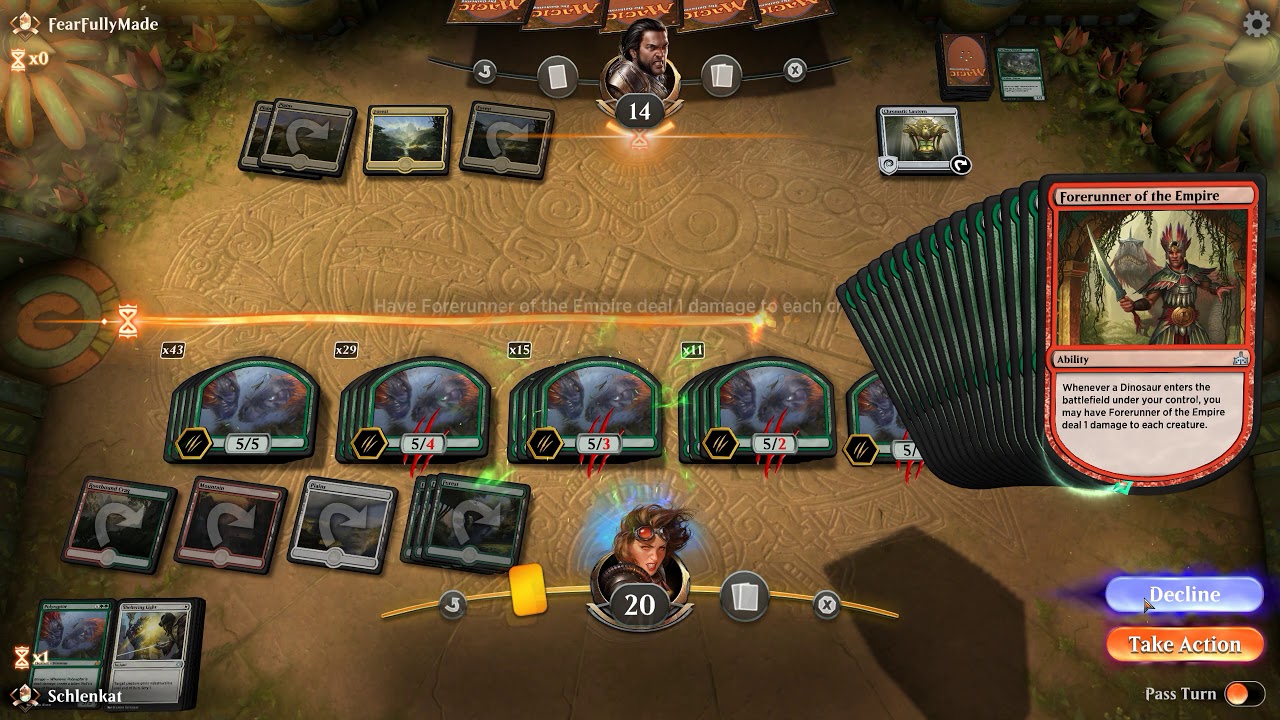Decline the Forerunner of the Empire ability
Image resolution: width=1280 pixels, height=720 pixels.
tap(1184, 595)
